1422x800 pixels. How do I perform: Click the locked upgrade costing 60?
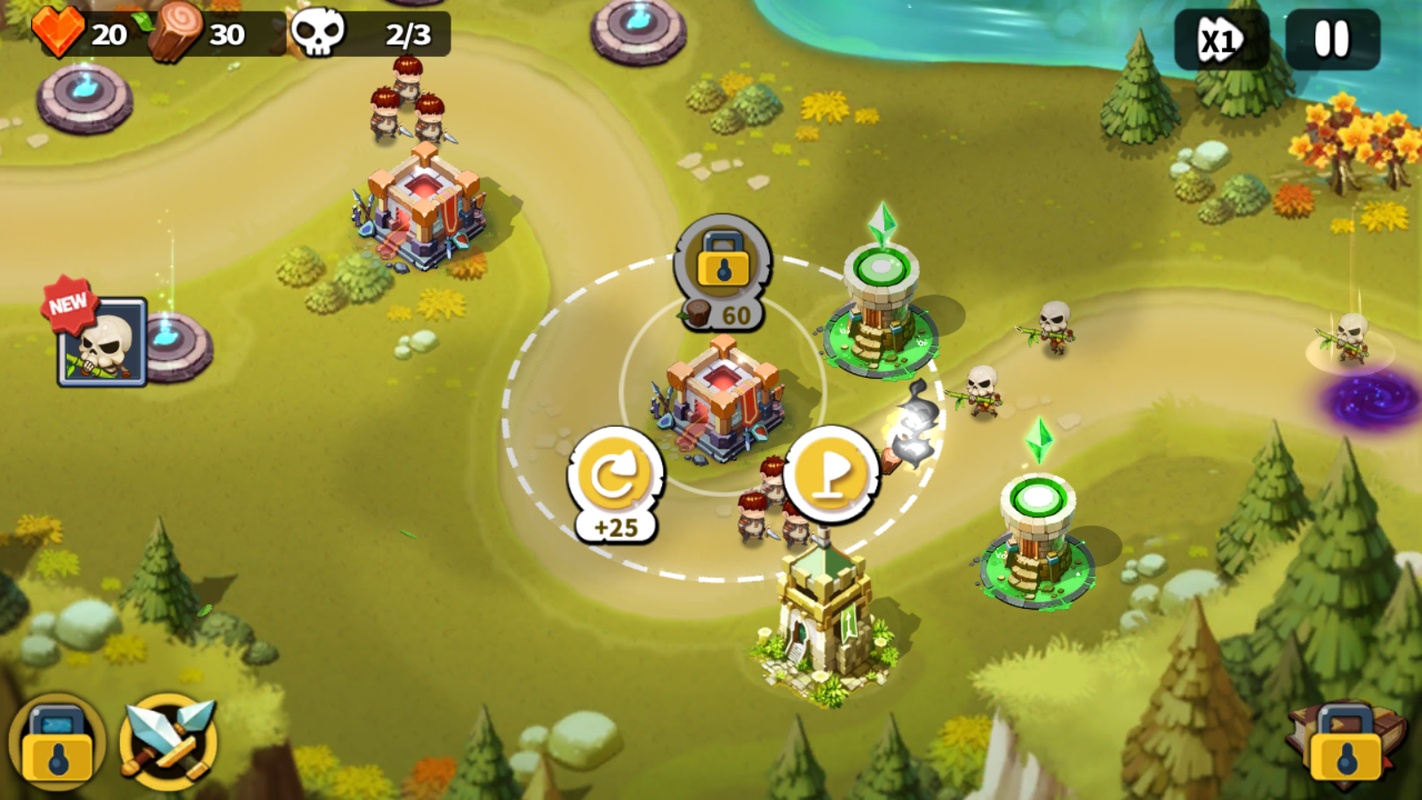click(722, 265)
